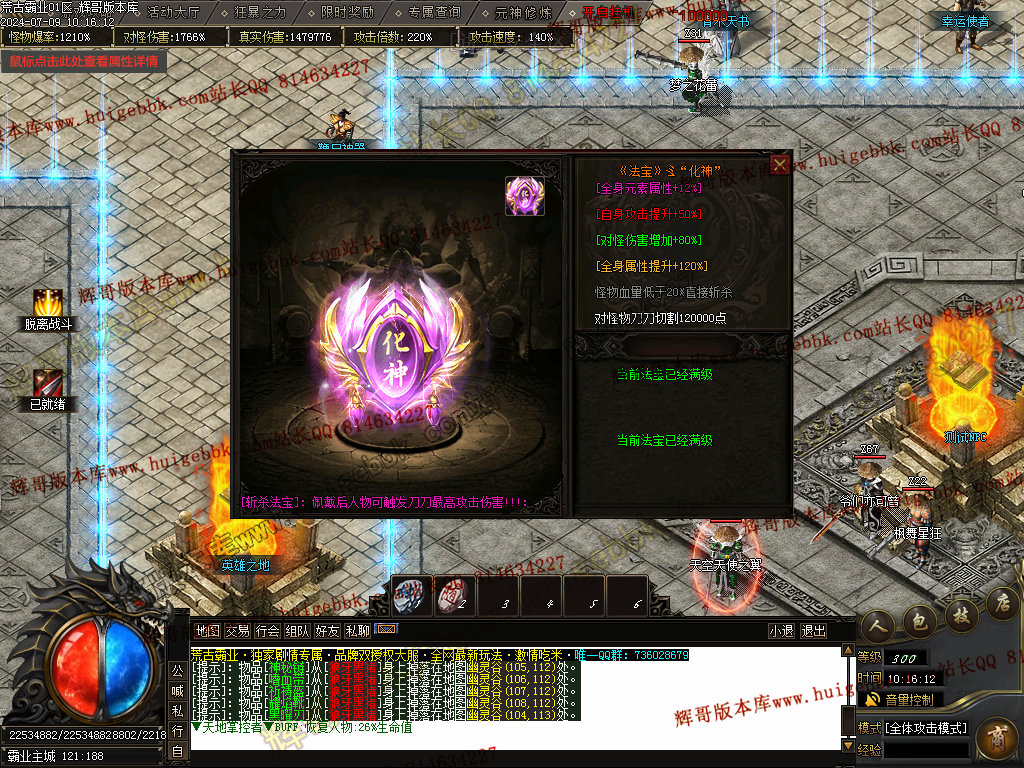Close the 法宝 化神 panel

tap(780, 165)
